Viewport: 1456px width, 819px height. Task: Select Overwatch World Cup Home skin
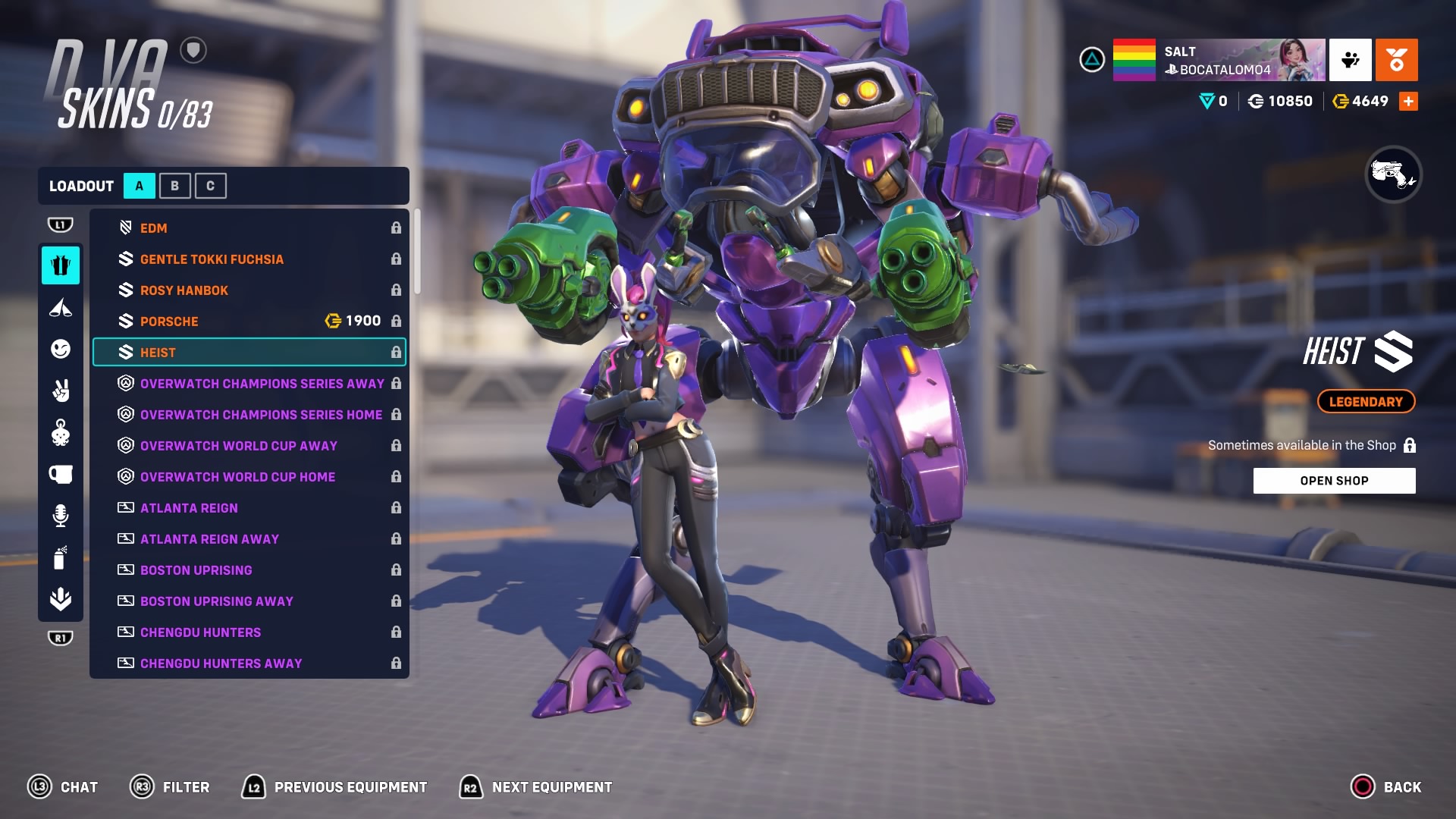249,477
